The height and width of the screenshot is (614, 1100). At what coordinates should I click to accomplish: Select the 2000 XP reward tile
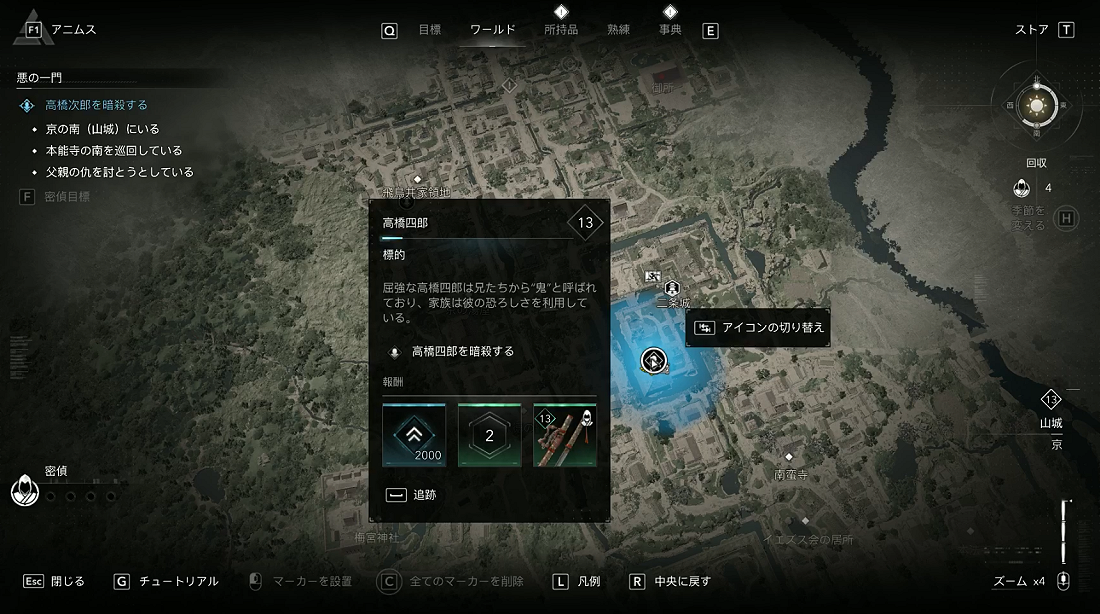tap(414, 435)
